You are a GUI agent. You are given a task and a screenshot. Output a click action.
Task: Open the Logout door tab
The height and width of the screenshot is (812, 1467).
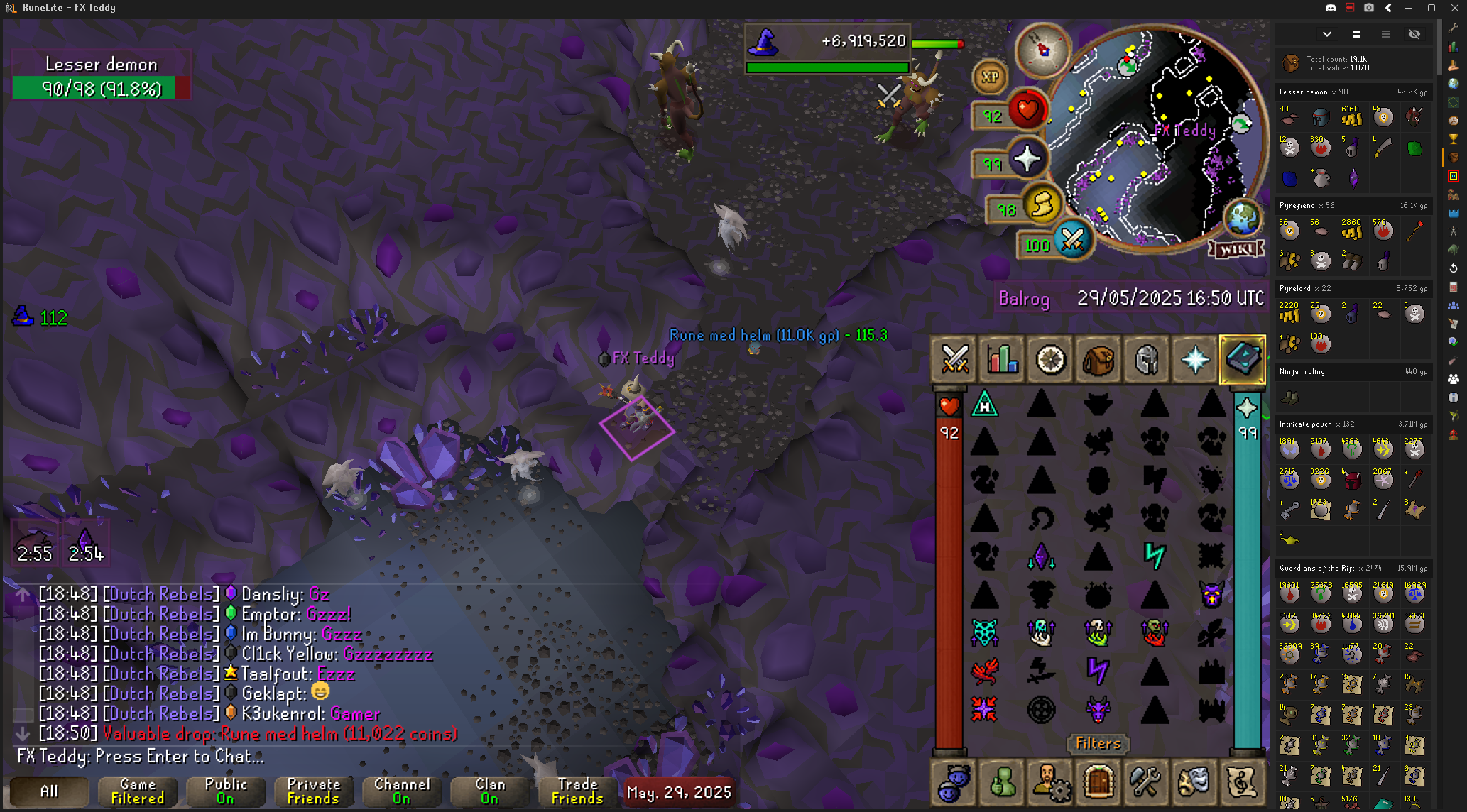point(1098,782)
